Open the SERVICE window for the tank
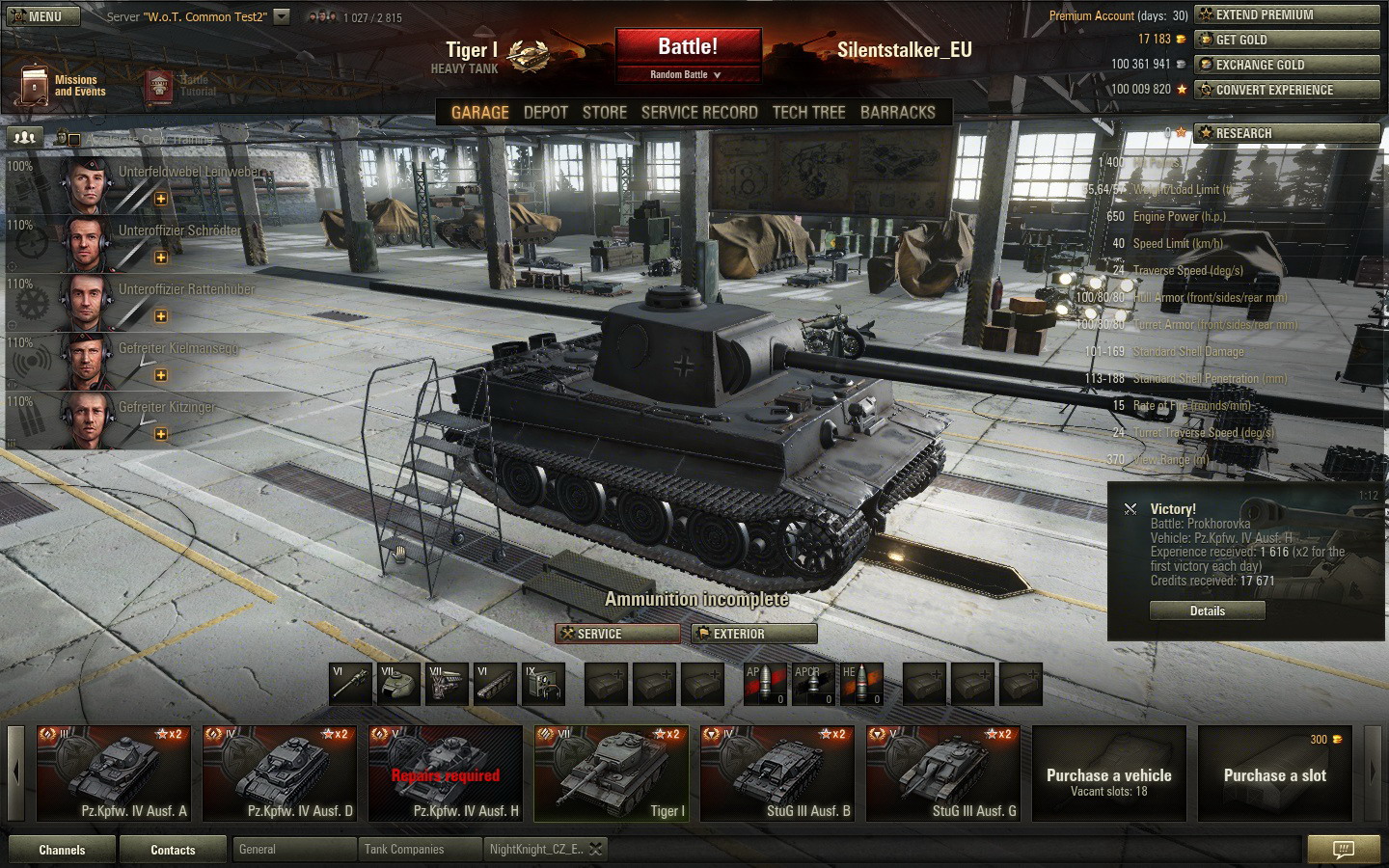The width and height of the screenshot is (1389, 868). (x=618, y=634)
